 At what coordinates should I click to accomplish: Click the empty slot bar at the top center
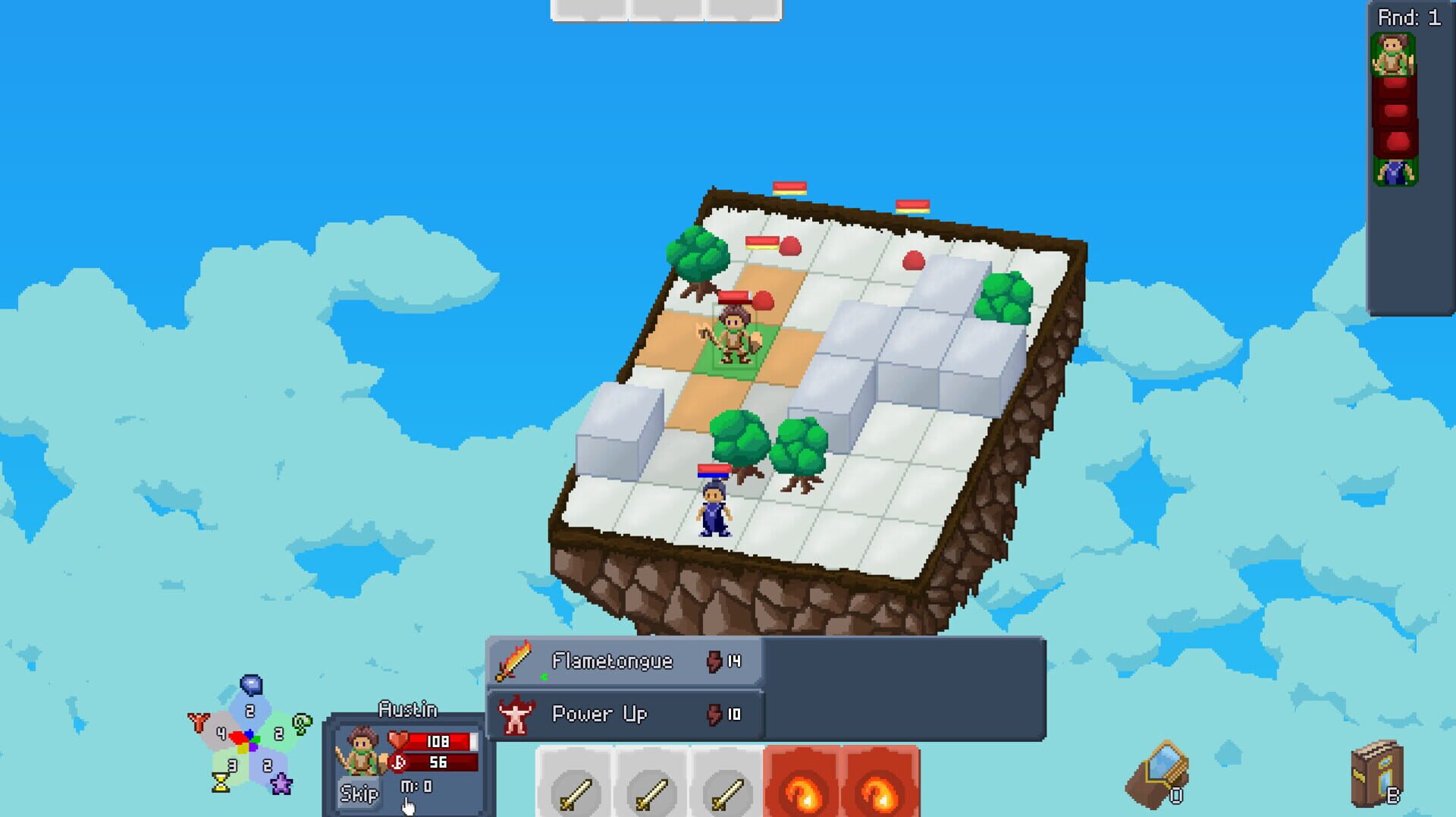(x=666, y=9)
